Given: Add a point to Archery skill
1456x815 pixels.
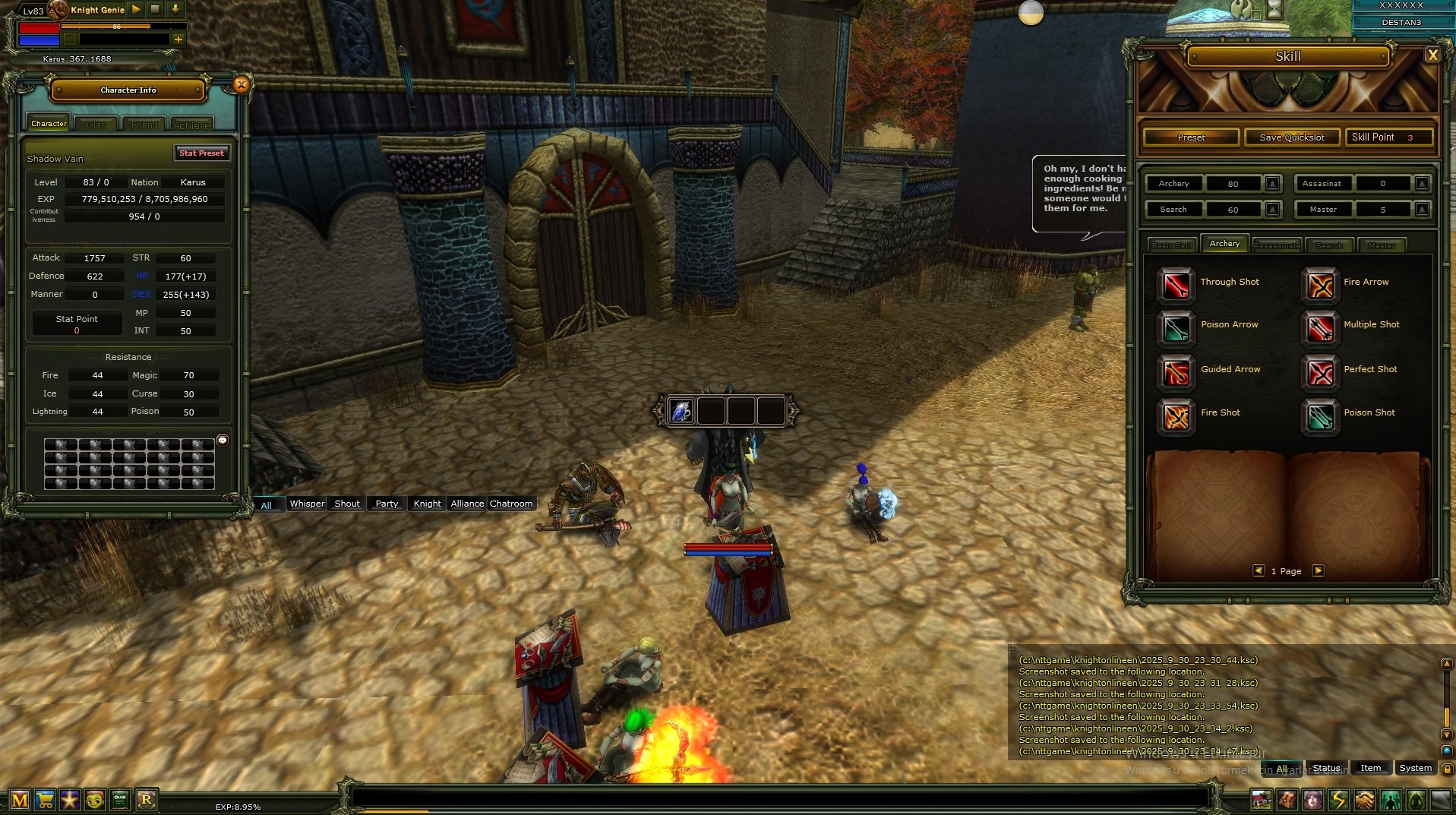Looking at the screenshot, I should coord(1273,184).
